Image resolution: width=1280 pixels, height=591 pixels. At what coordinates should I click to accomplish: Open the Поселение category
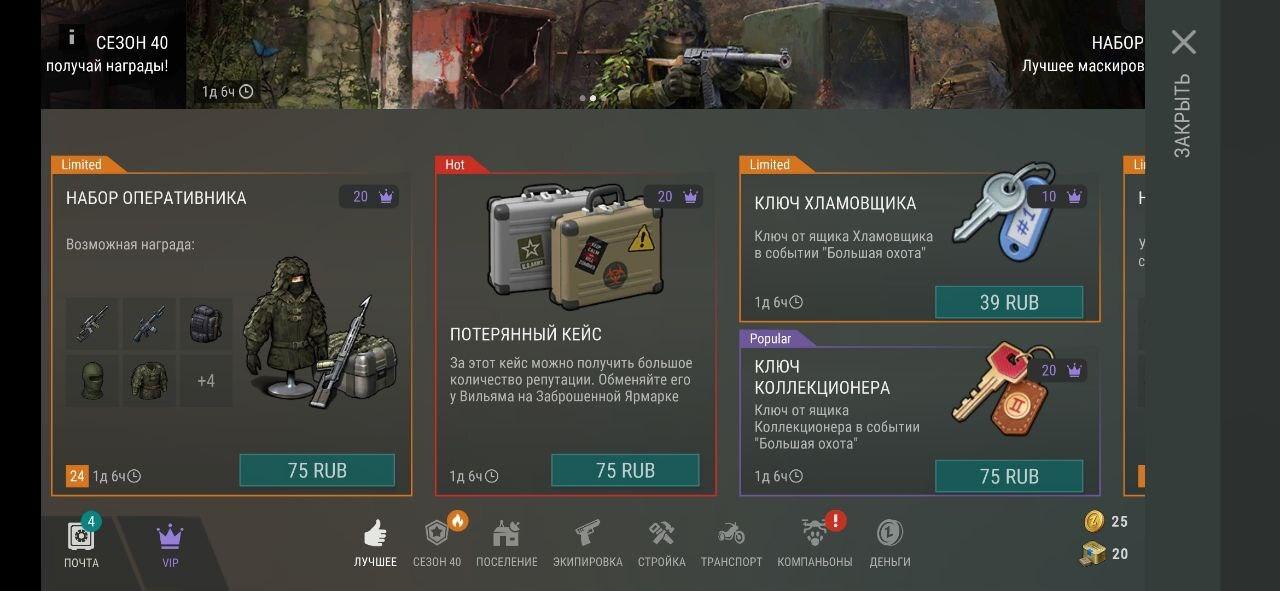coord(506,544)
